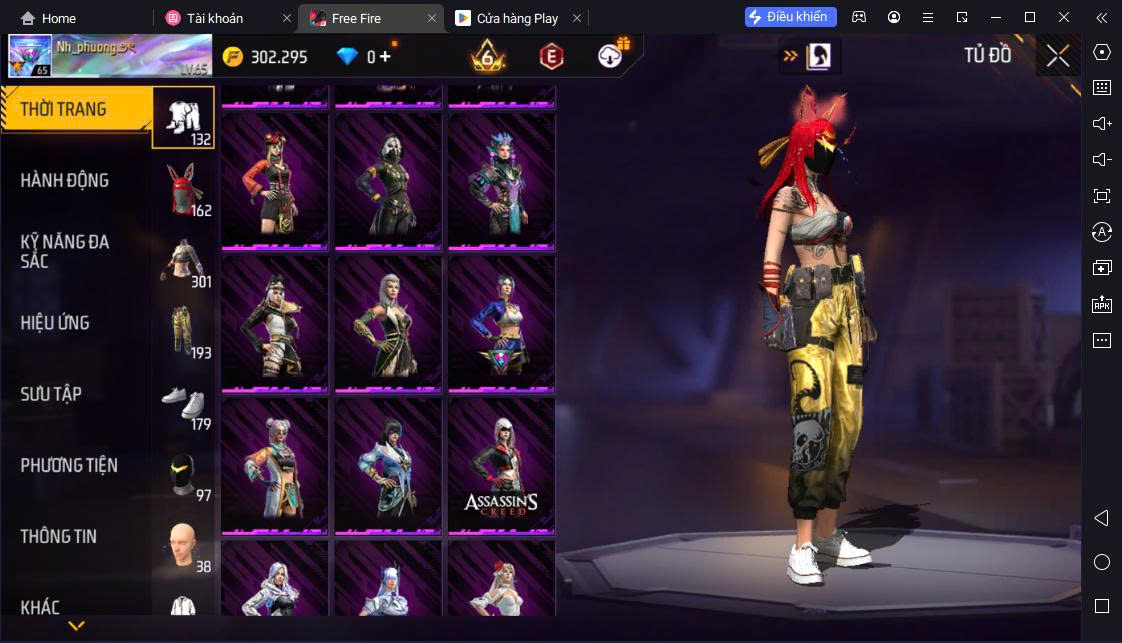
Task: Choose the blue armored outfit bundle
Action: (x=500, y=323)
